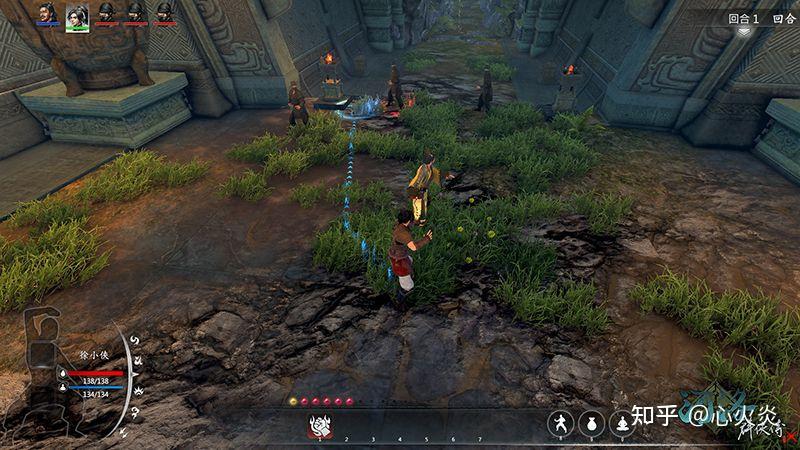The image size is (800, 450).
Task: Expand the round counter dropdown arrow
Action: click(x=745, y=32)
